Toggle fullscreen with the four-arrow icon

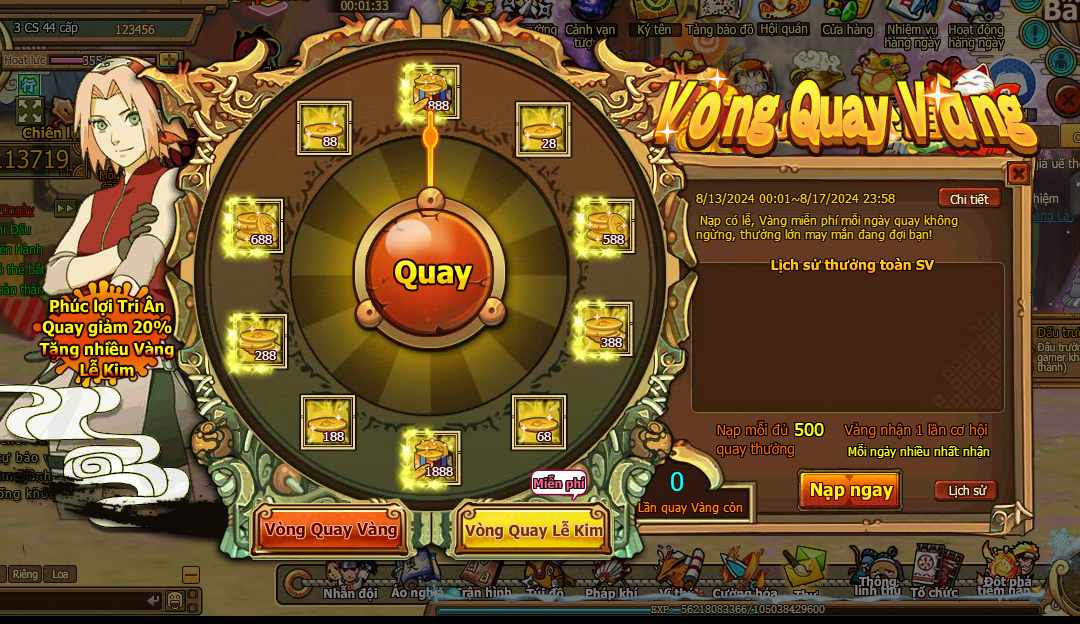tap(29, 109)
